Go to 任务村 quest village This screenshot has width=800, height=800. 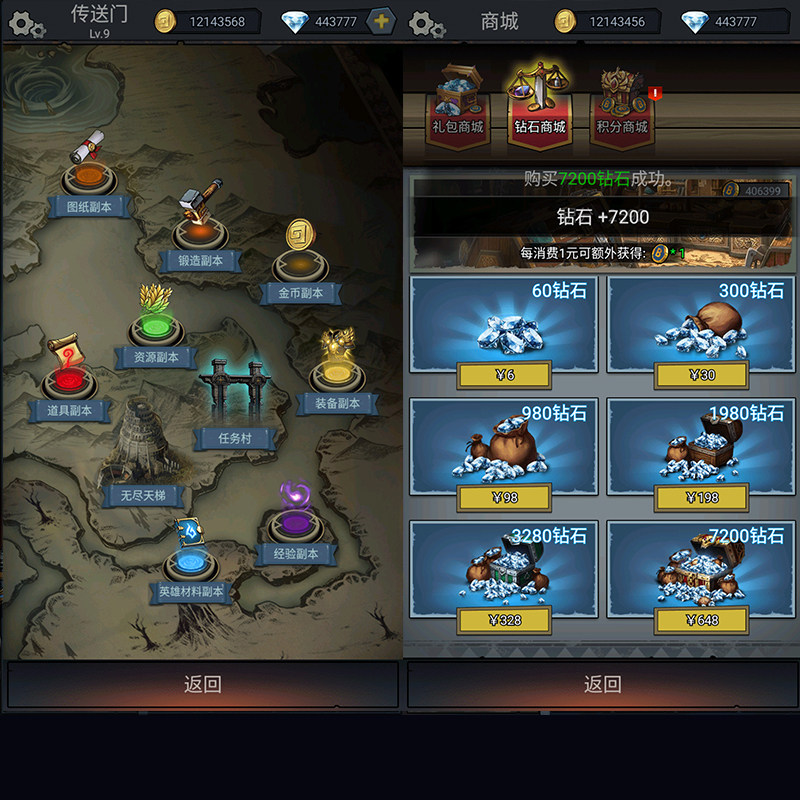tap(235, 400)
